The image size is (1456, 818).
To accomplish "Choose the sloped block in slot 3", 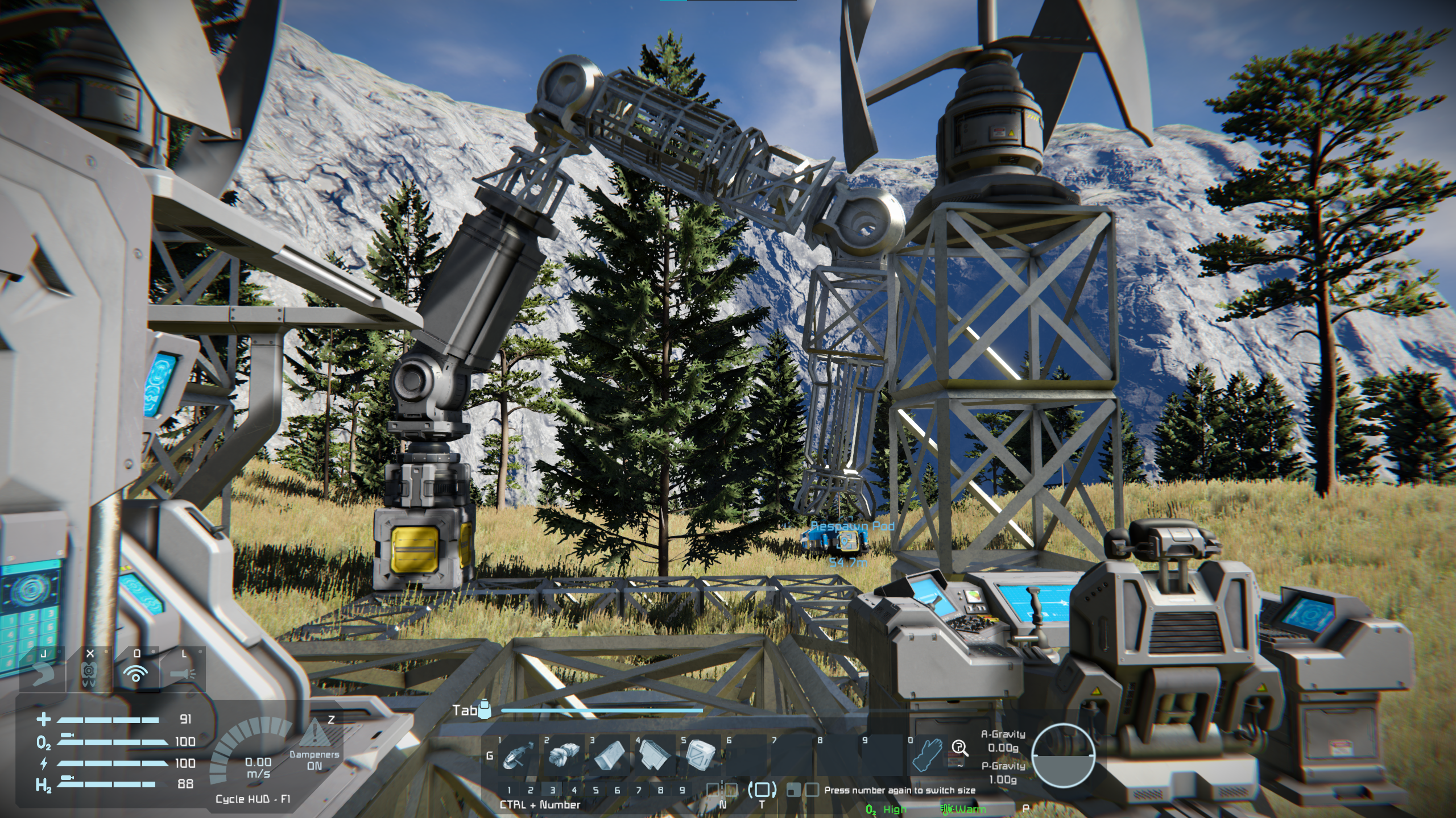I will (x=609, y=755).
